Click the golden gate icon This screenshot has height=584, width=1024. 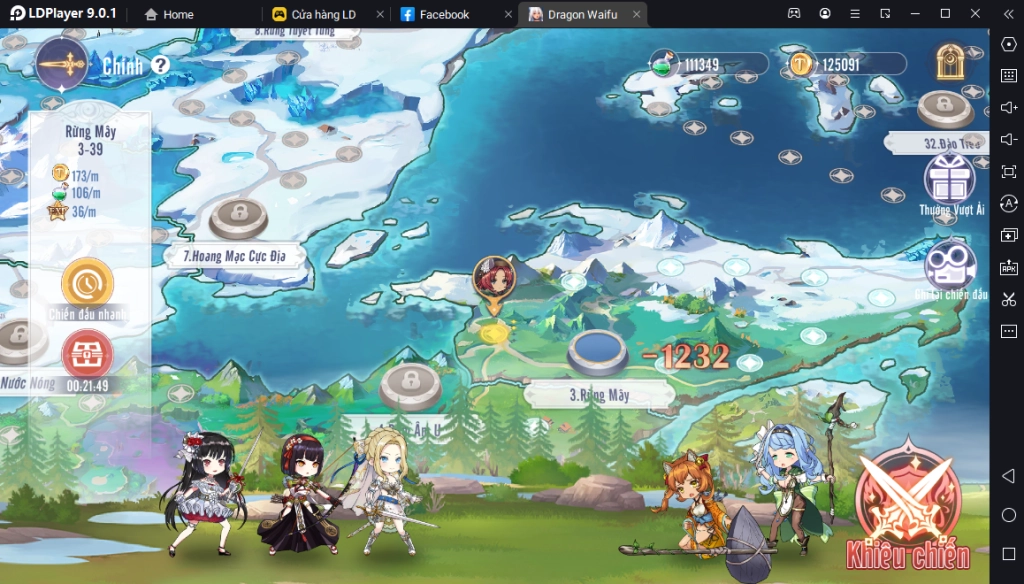(949, 63)
